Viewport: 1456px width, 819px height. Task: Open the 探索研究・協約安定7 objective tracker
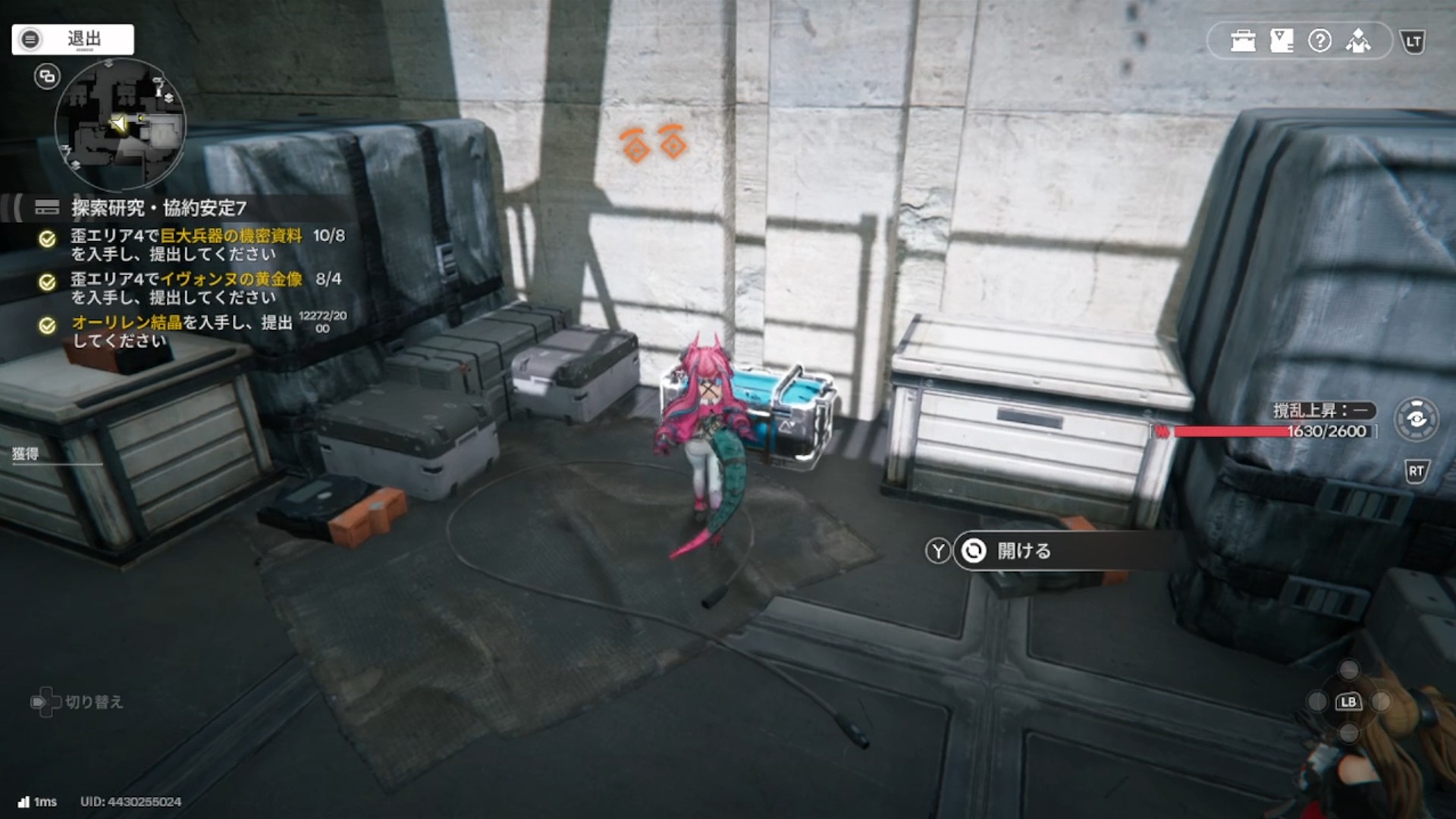pyautogui.click(x=158, y=208)
